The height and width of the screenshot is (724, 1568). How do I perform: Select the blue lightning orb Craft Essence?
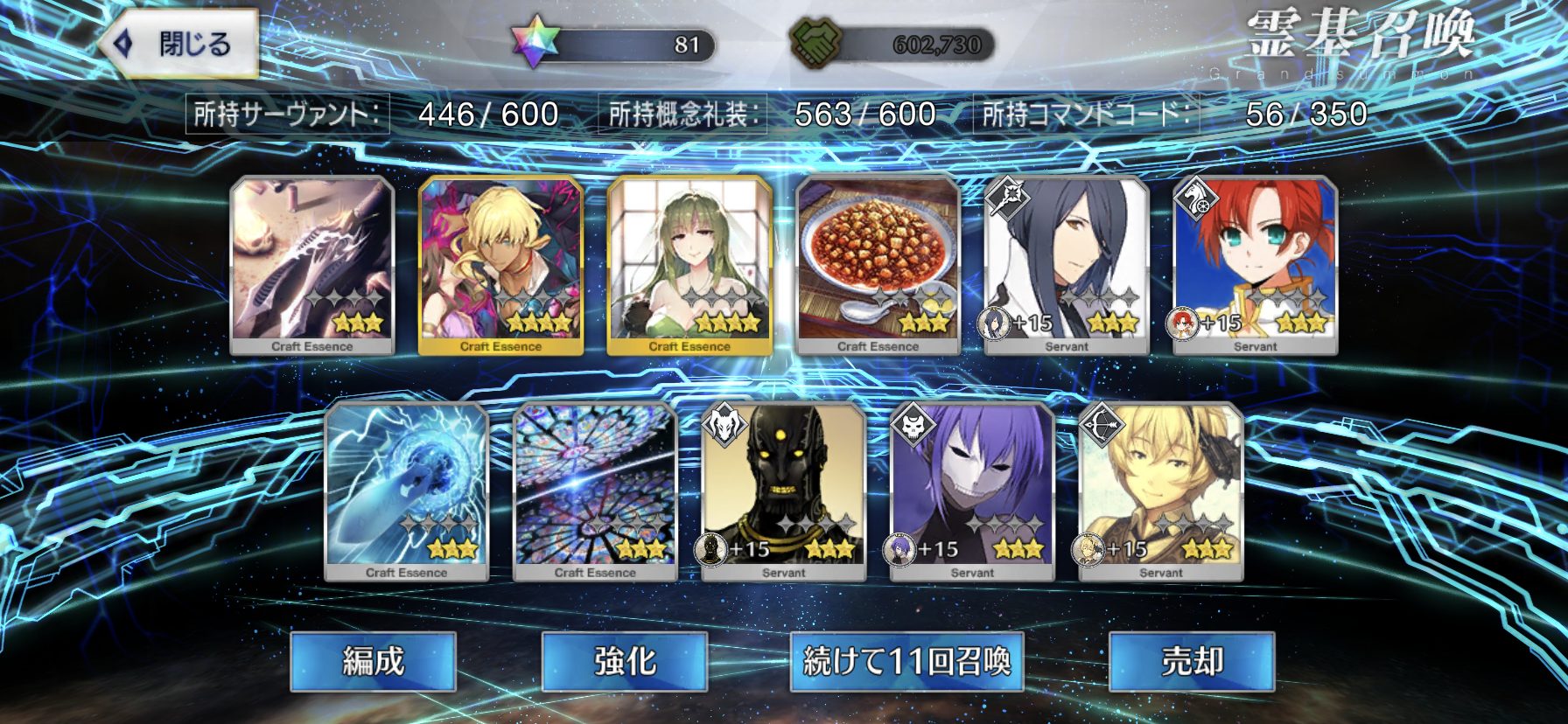coord(406,491)
